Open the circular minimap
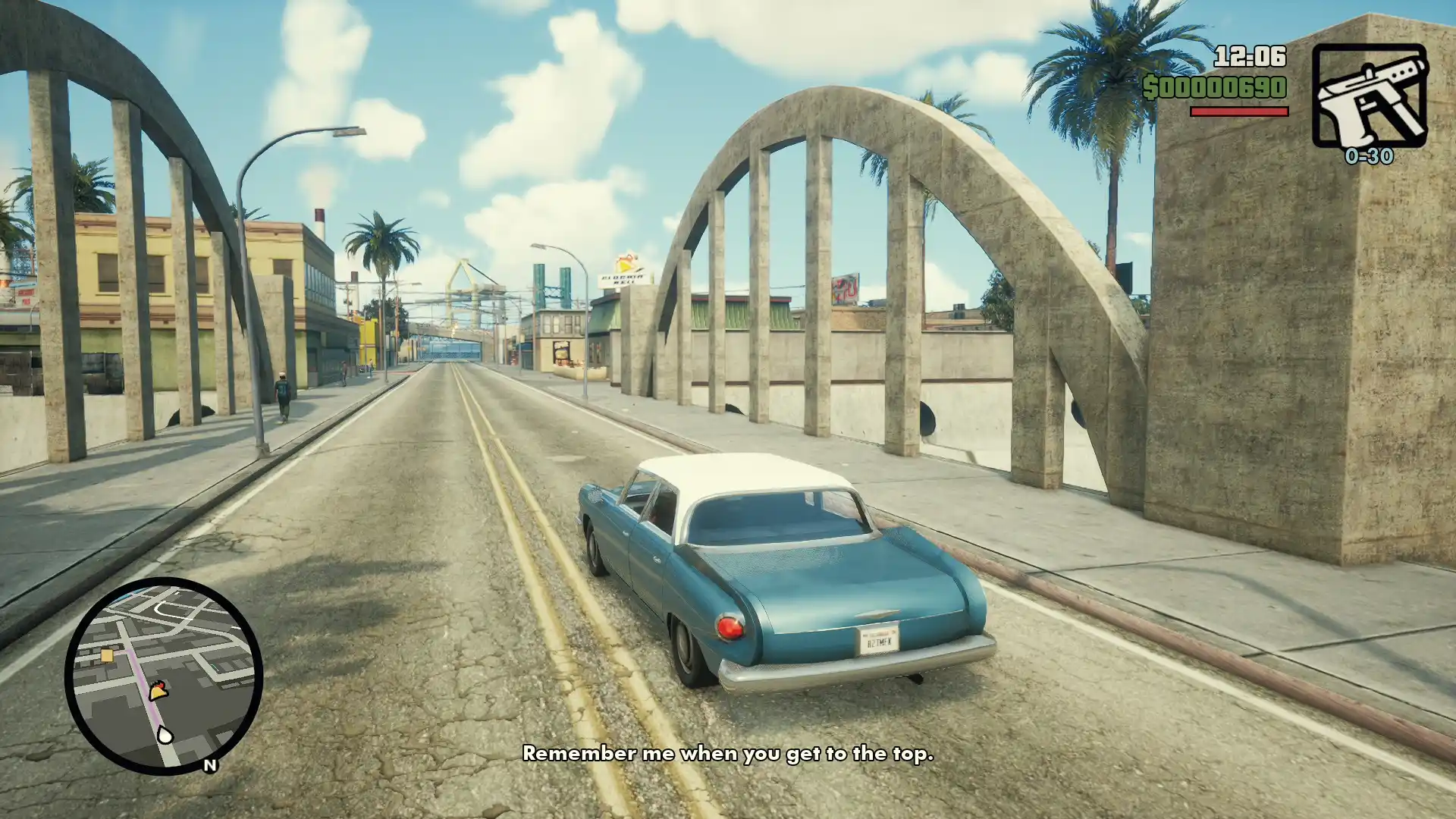1456x819 pixels. click(164, 676)
